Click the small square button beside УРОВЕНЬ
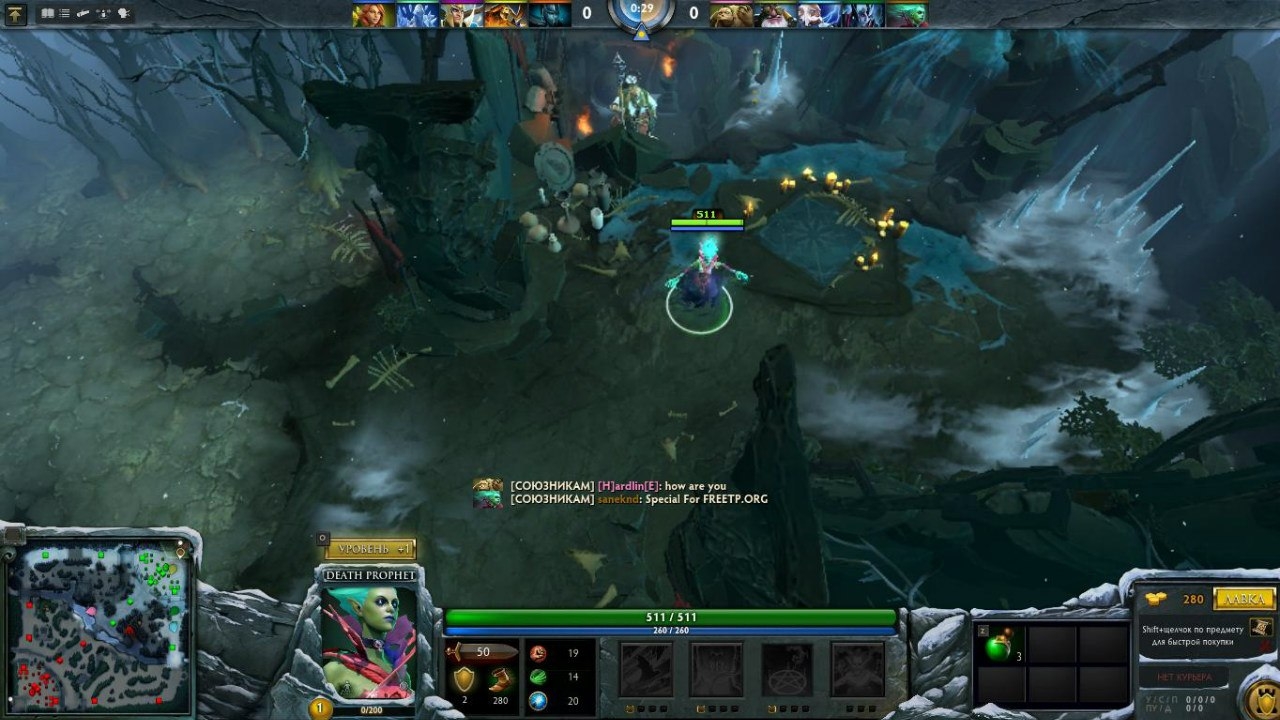The height and width of the screenshot is (720, 1280). click(x=323, y=538)
